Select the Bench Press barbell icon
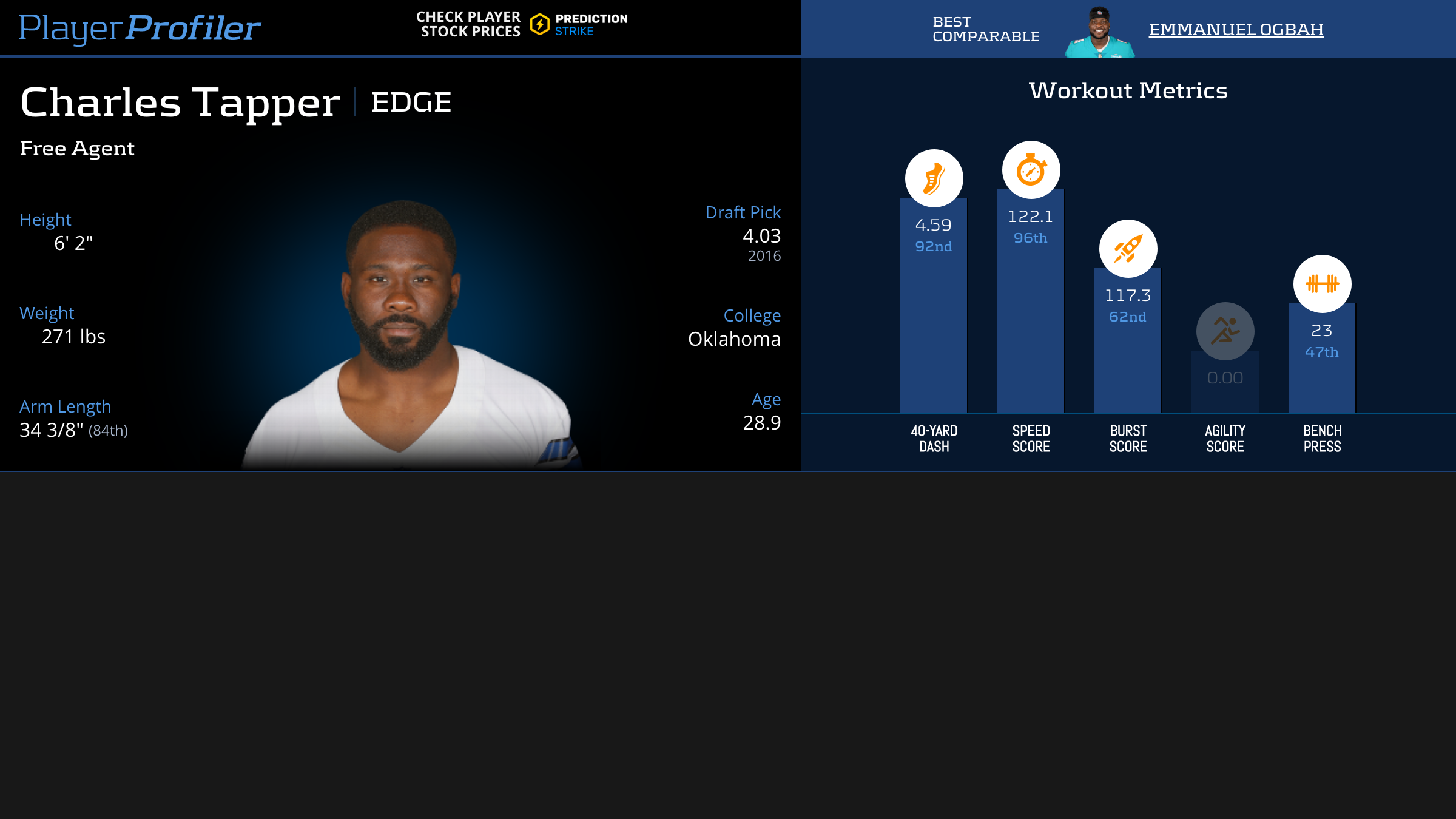 1322,284
